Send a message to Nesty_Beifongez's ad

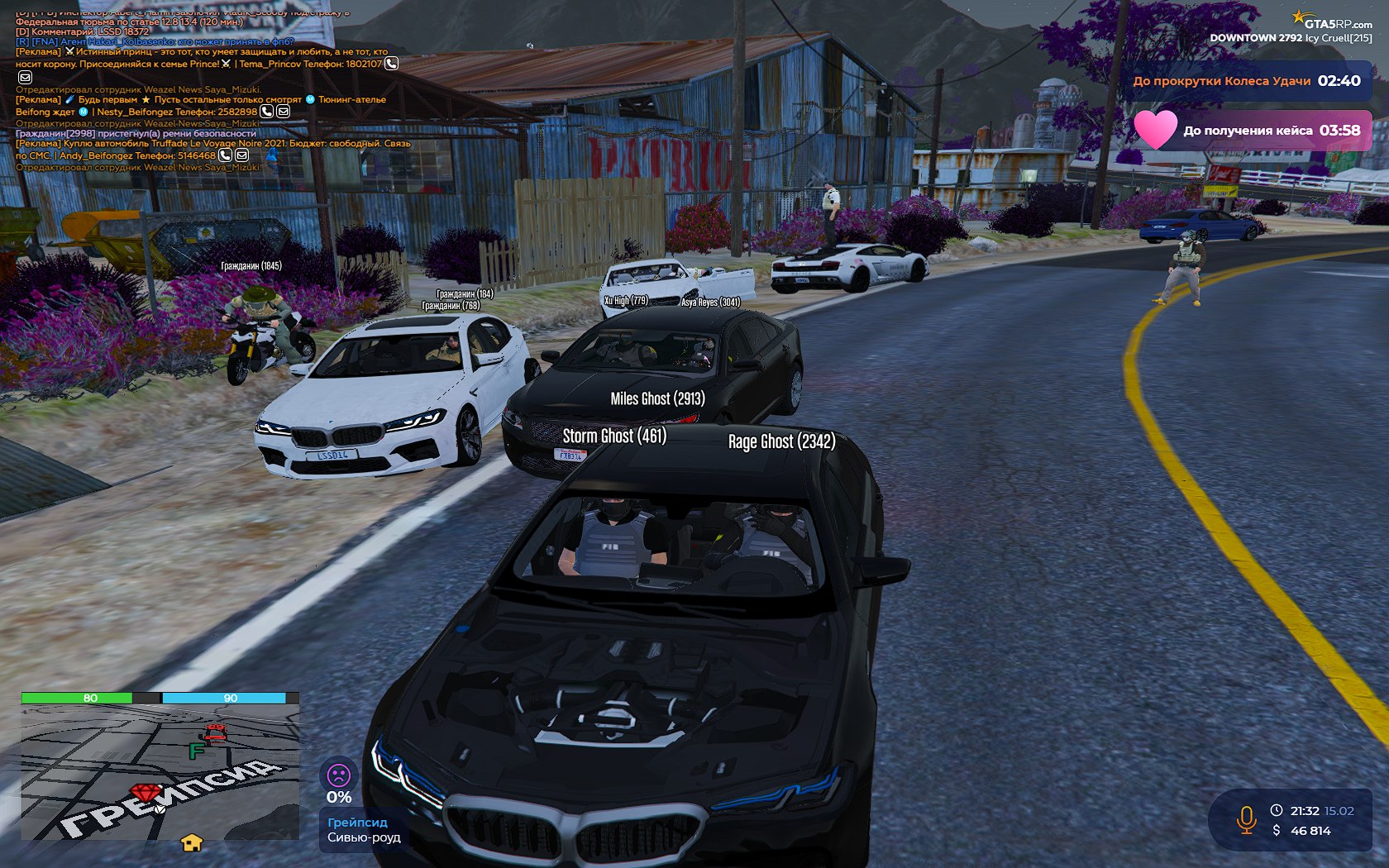pos(284,112)
